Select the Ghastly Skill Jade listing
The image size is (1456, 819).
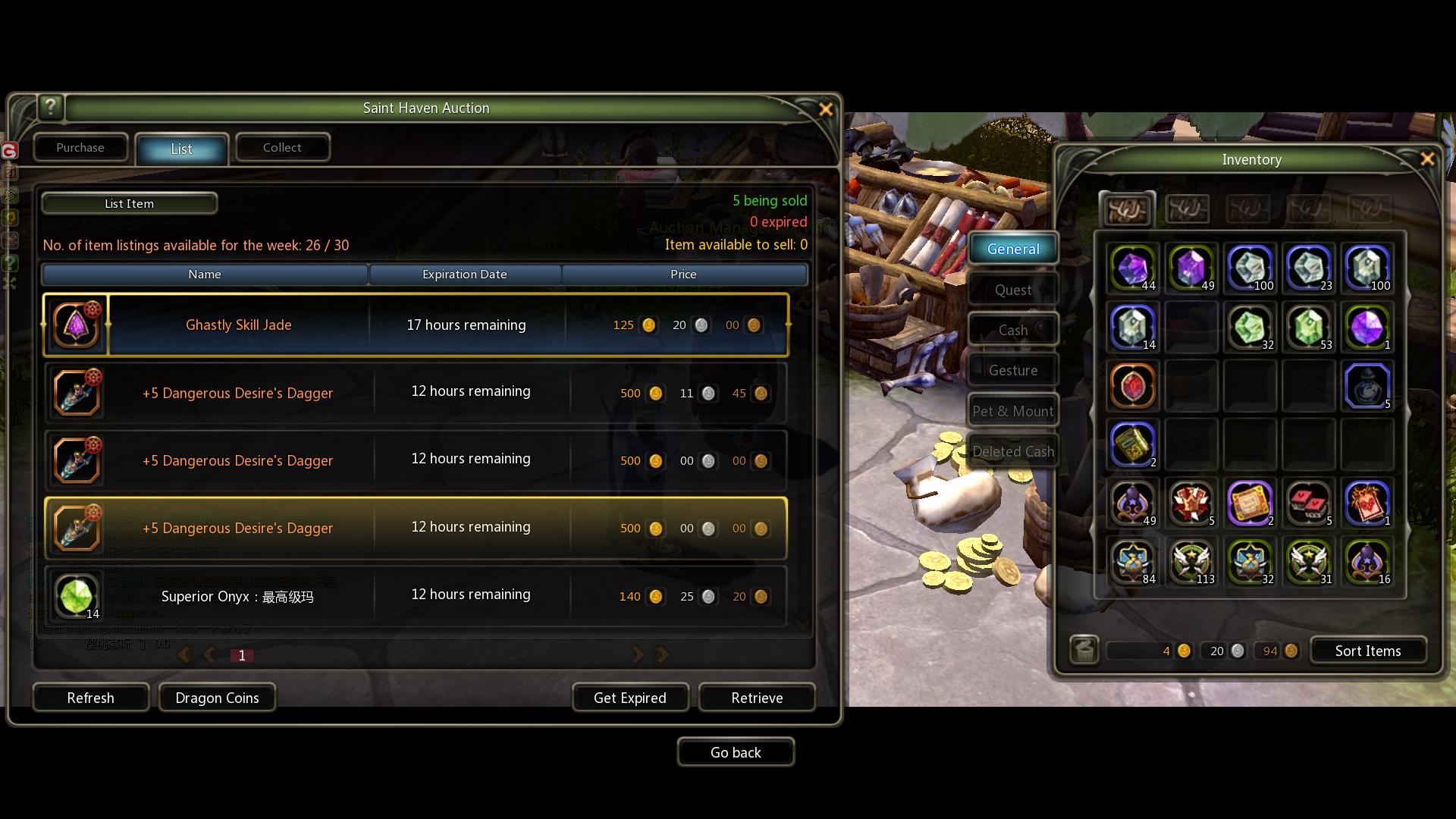238,325
